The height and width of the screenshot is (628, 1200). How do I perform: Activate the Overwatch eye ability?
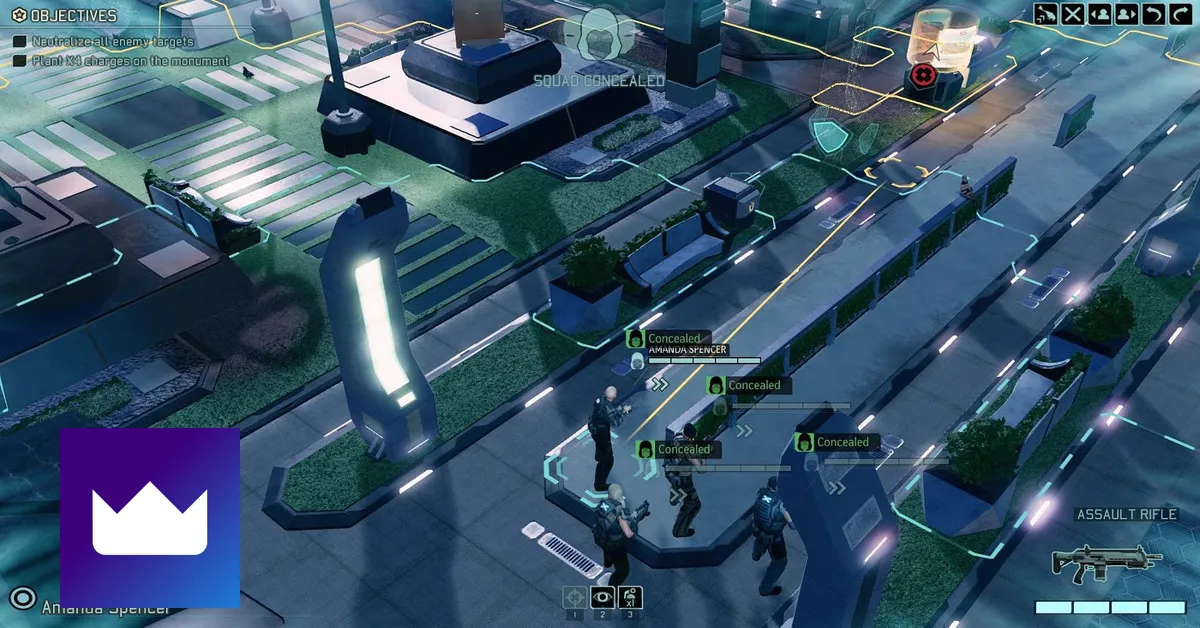pos(602,598)
